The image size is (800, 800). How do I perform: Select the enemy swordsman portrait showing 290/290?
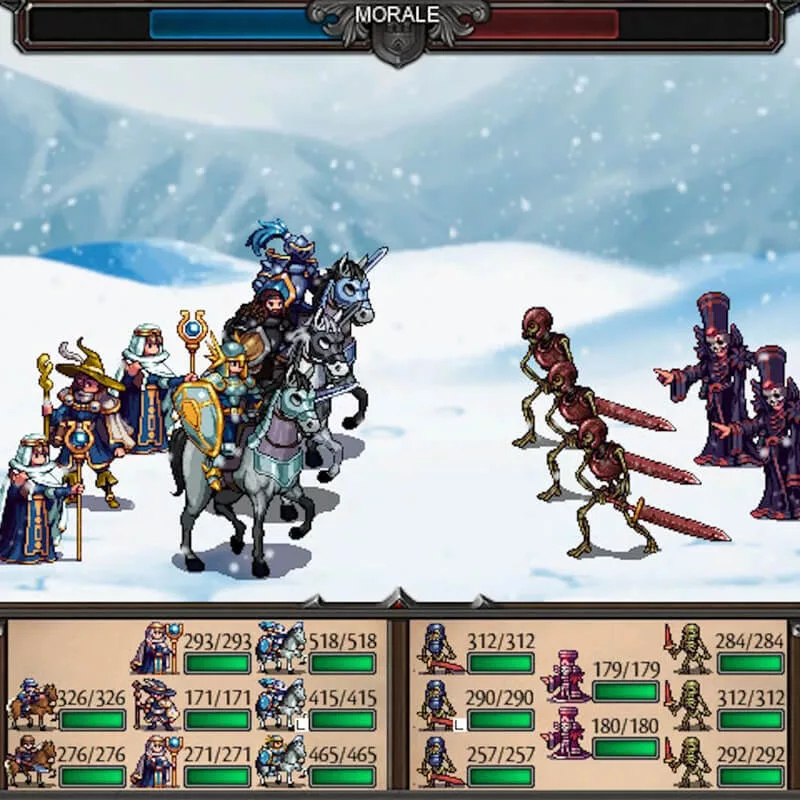(x=439, y=704)
